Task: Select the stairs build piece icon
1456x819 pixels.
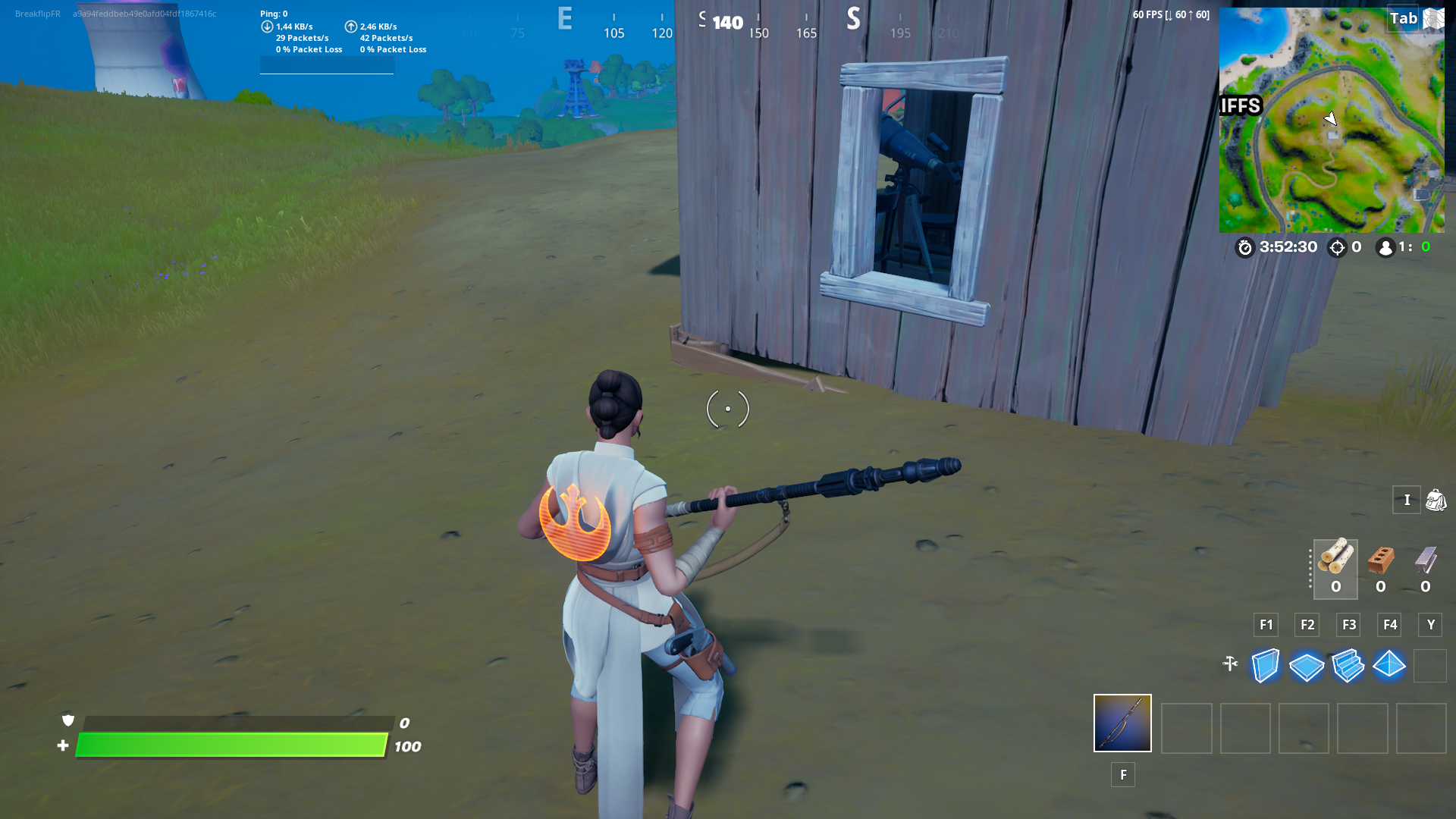Action: tap(1348, 665)
